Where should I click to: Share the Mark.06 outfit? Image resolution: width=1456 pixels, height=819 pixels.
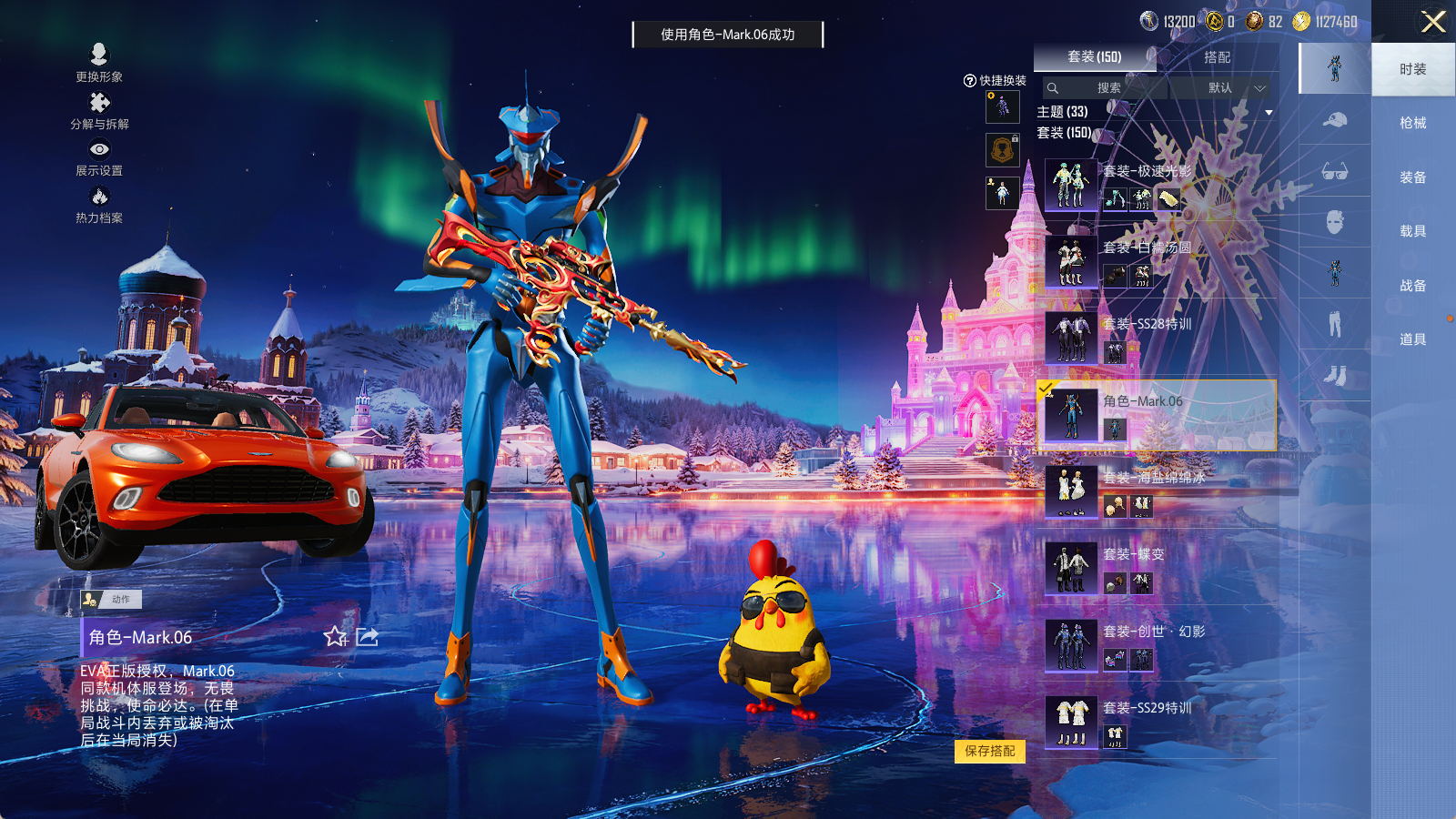[368, 637]
